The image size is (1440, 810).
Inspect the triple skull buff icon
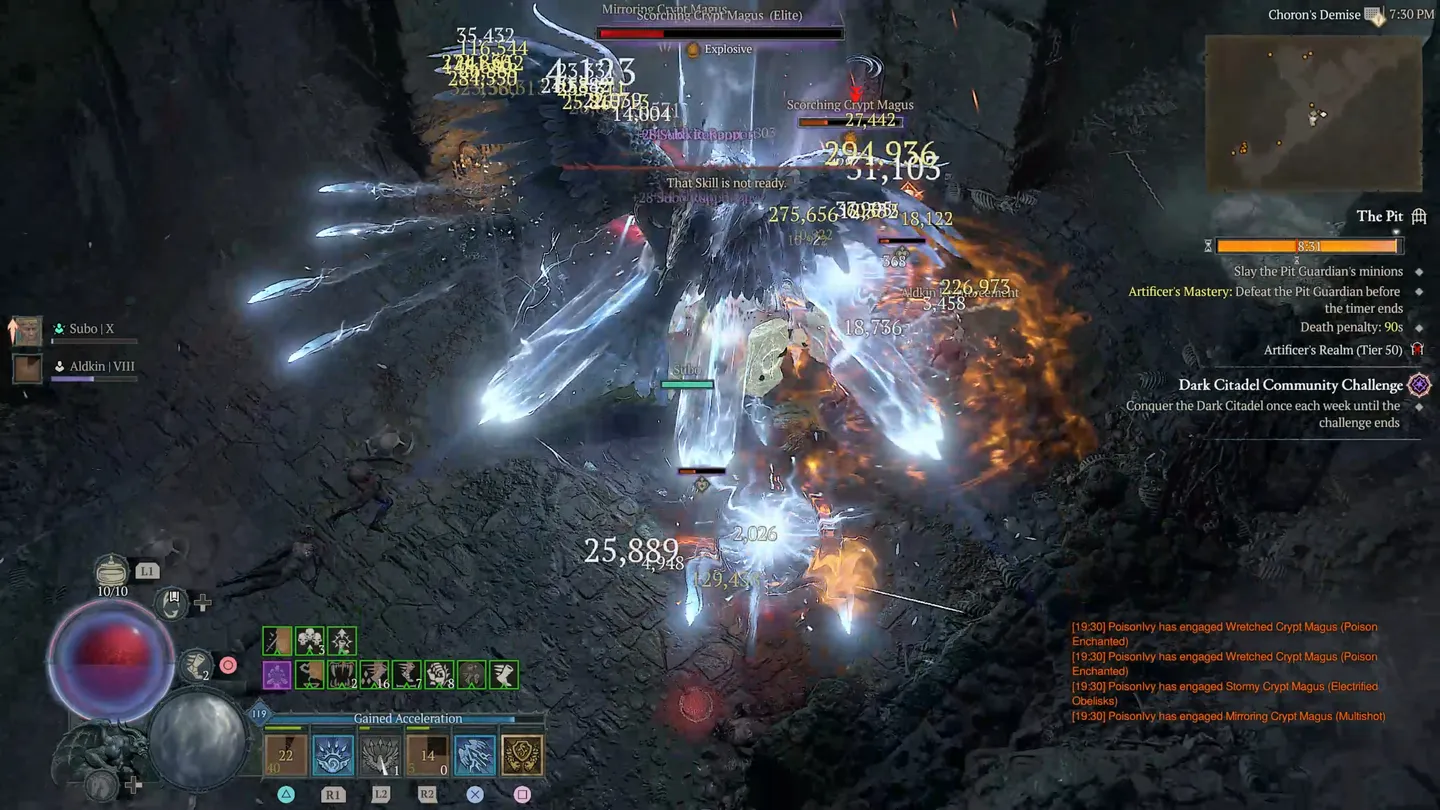tap(310, 640)
